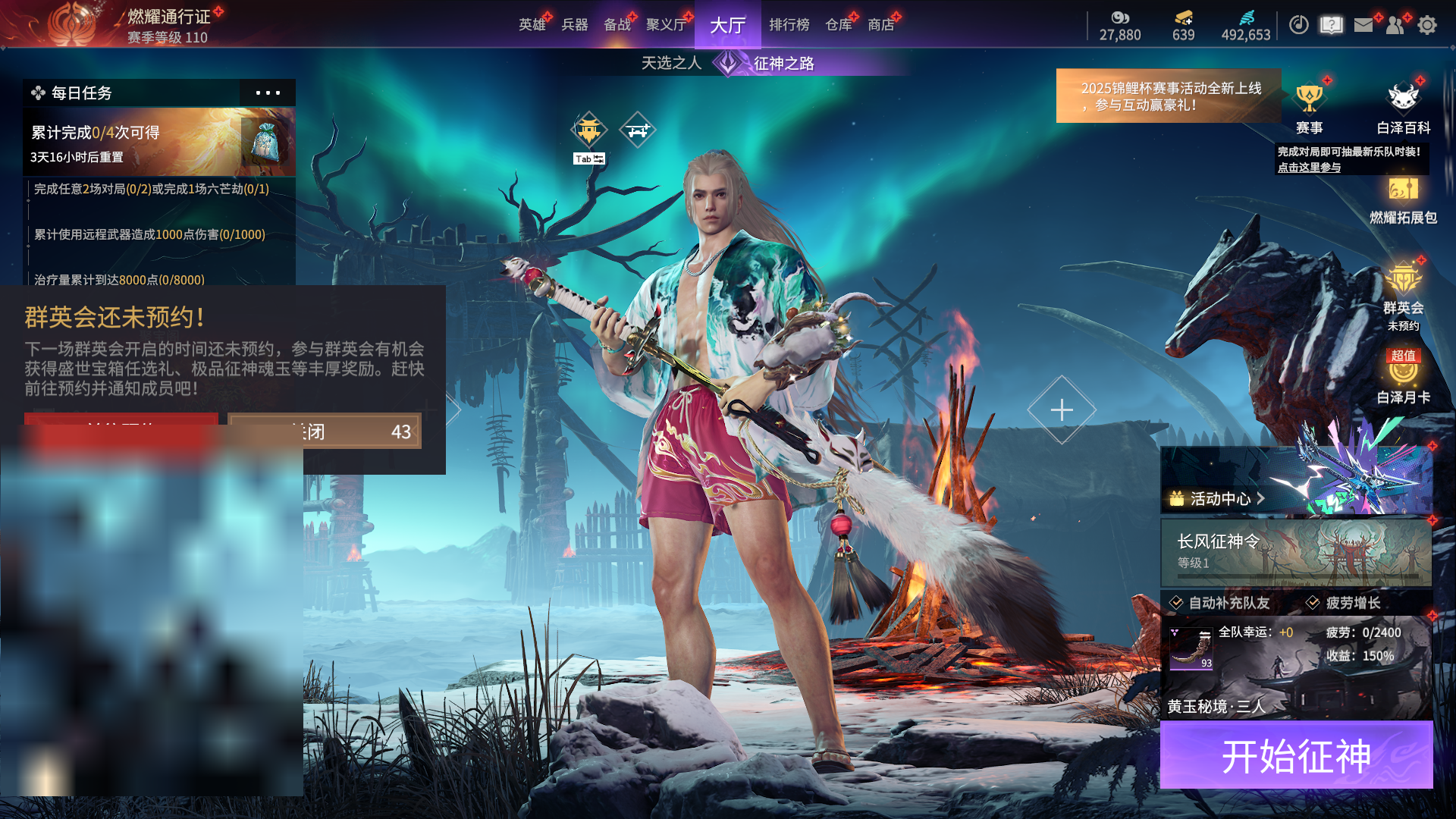The image size is (1456, 819).
Task: Expand daily tasks three-dot menu
Action: point(268,93)
